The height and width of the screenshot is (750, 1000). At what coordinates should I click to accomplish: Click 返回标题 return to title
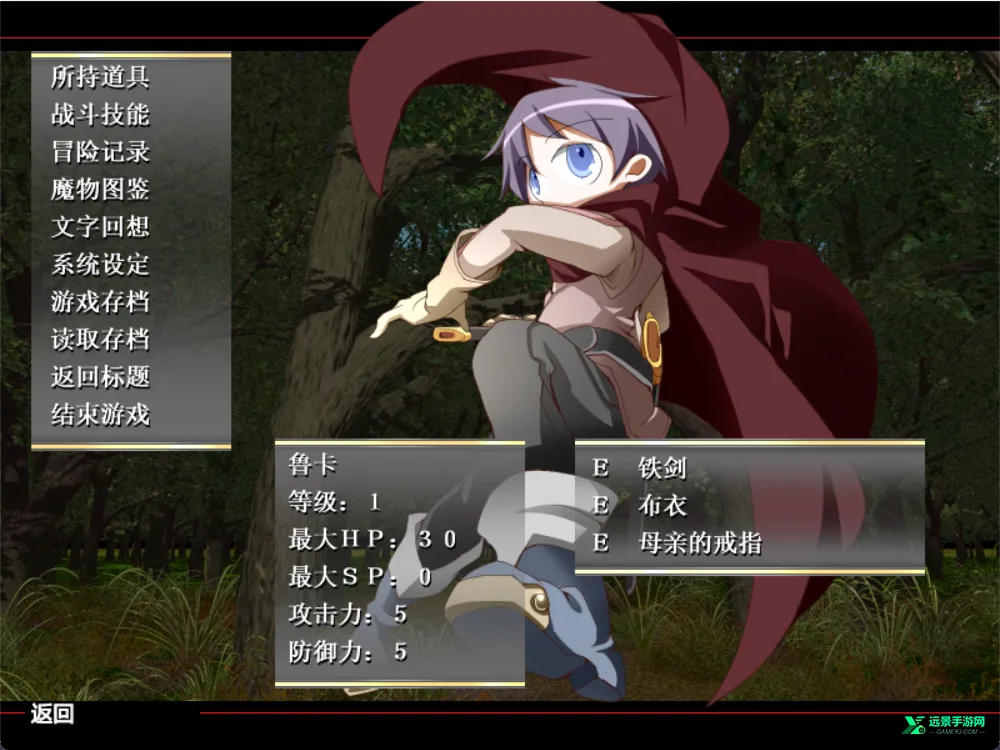coord(100,377)
